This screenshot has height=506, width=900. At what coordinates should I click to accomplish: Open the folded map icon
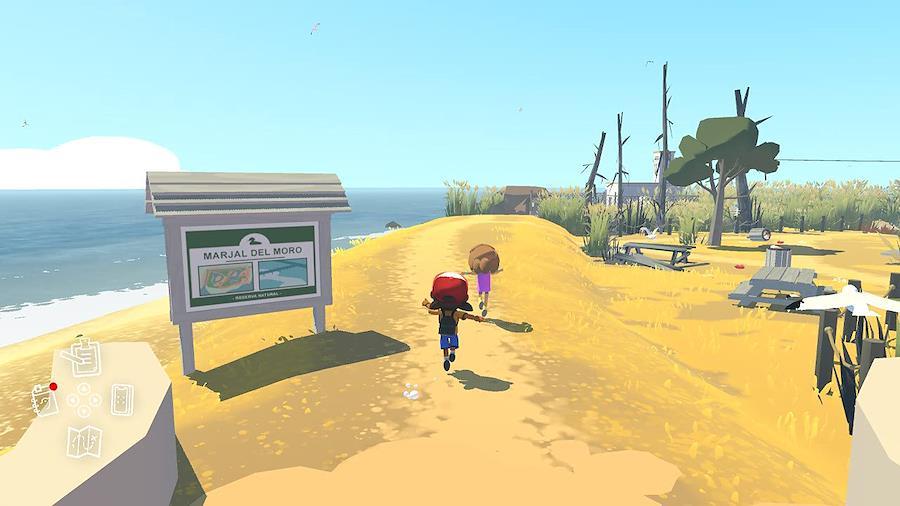[83, 440]
